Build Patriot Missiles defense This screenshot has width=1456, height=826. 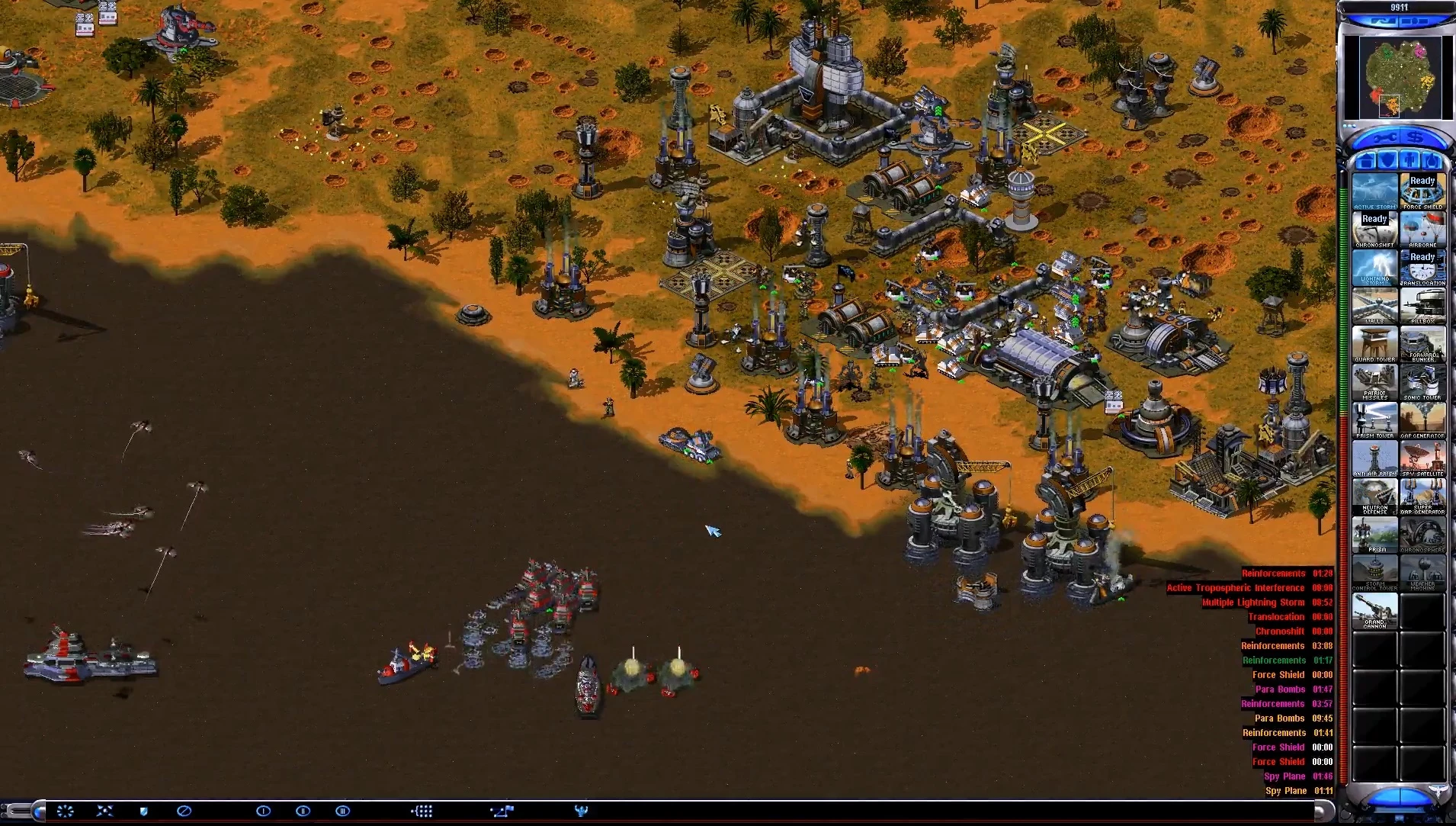click(x=1374, y=381)
